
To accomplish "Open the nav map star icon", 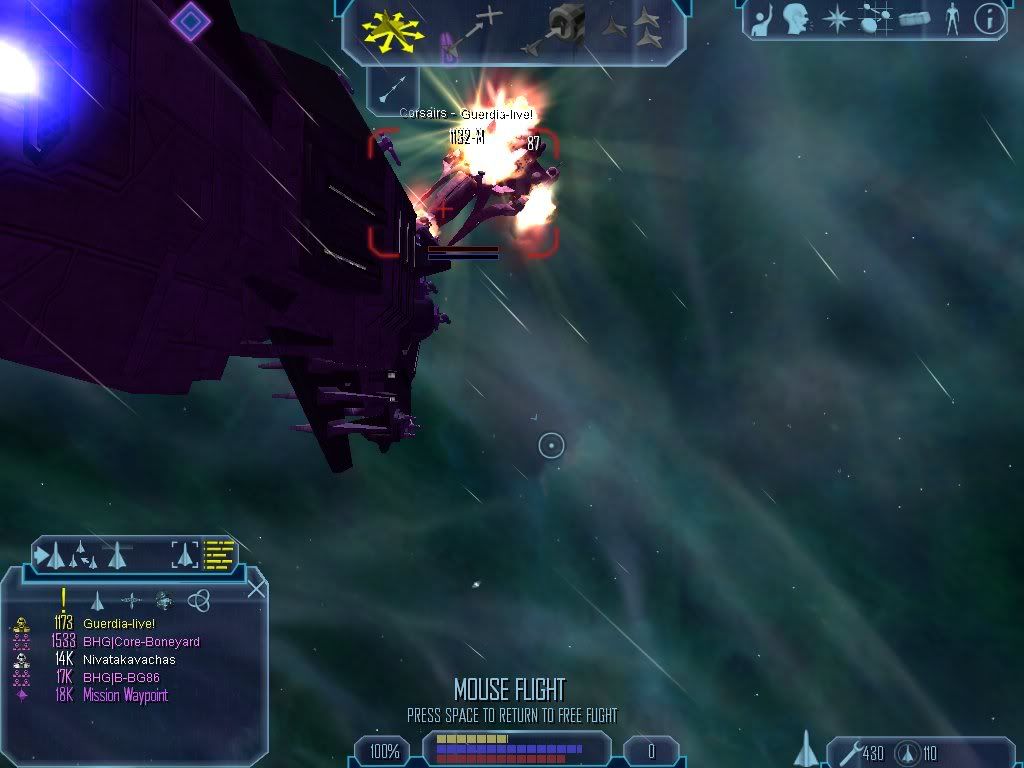I will click(x=835, y=18).
